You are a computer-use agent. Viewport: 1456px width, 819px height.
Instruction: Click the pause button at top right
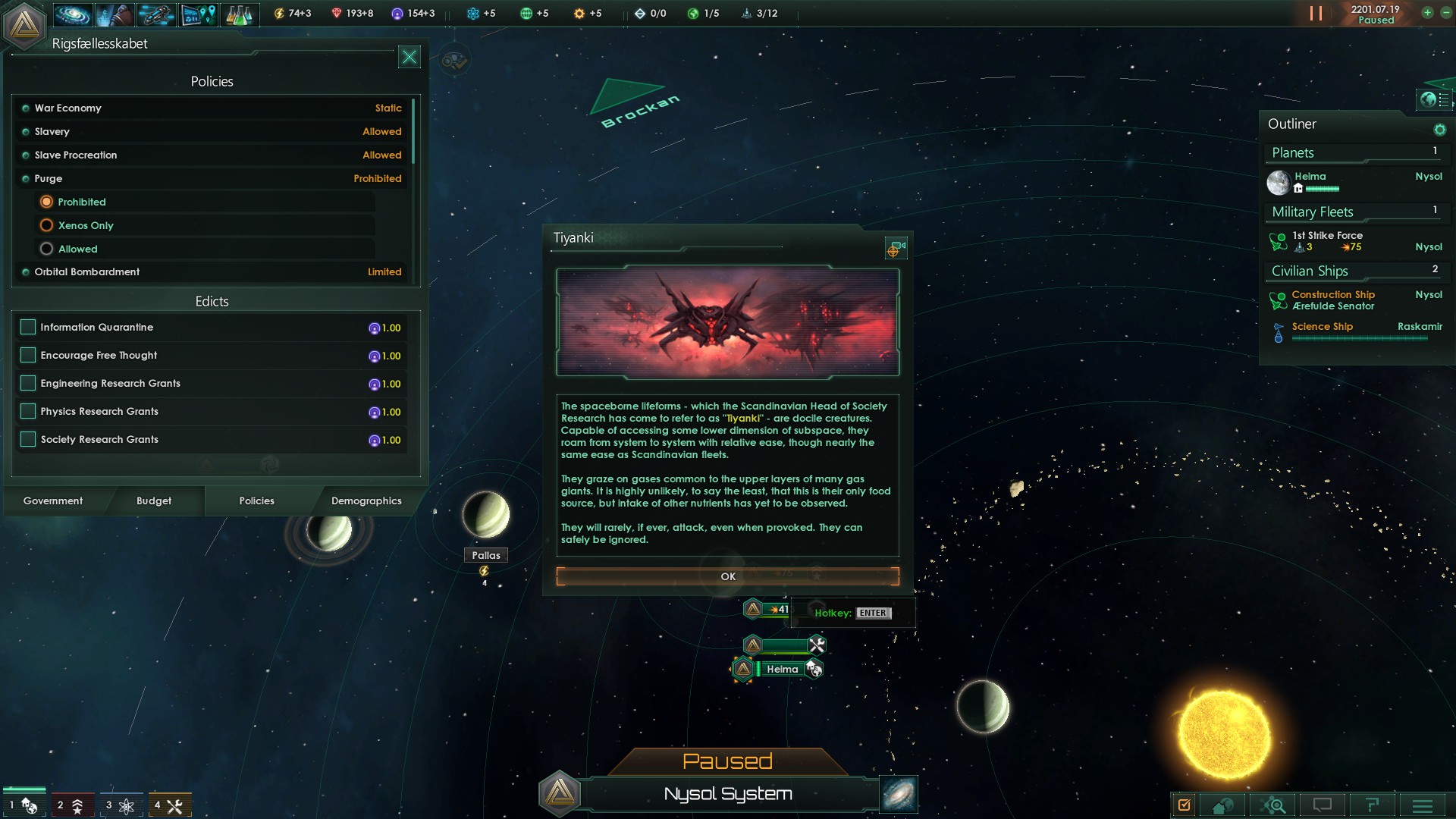pyautogui.click(x=1316, y=14)
